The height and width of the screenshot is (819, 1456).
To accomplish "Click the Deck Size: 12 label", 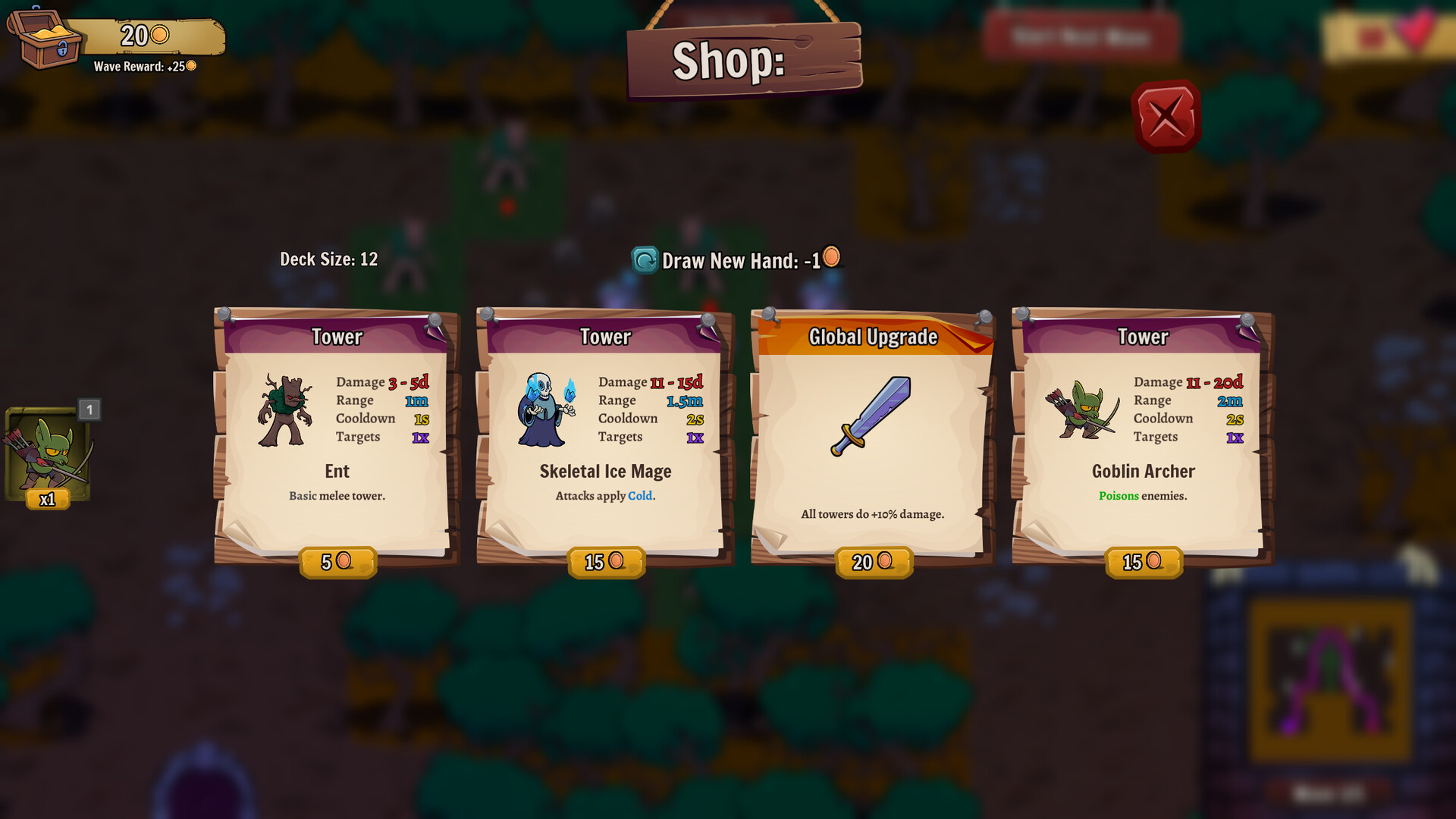I will pyautogui.click(x=329, y=259).
